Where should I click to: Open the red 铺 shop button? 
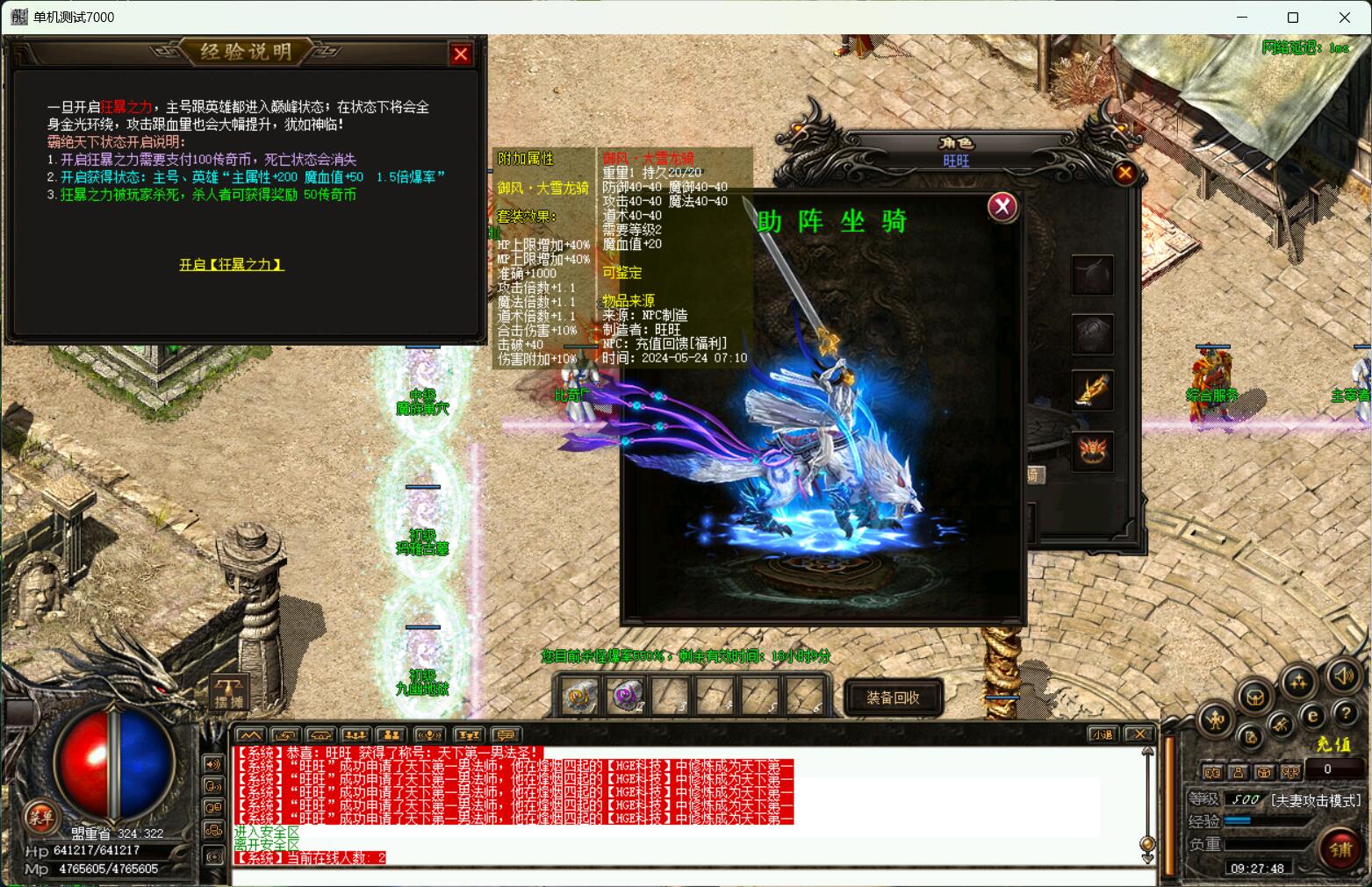pos(1340,849)
